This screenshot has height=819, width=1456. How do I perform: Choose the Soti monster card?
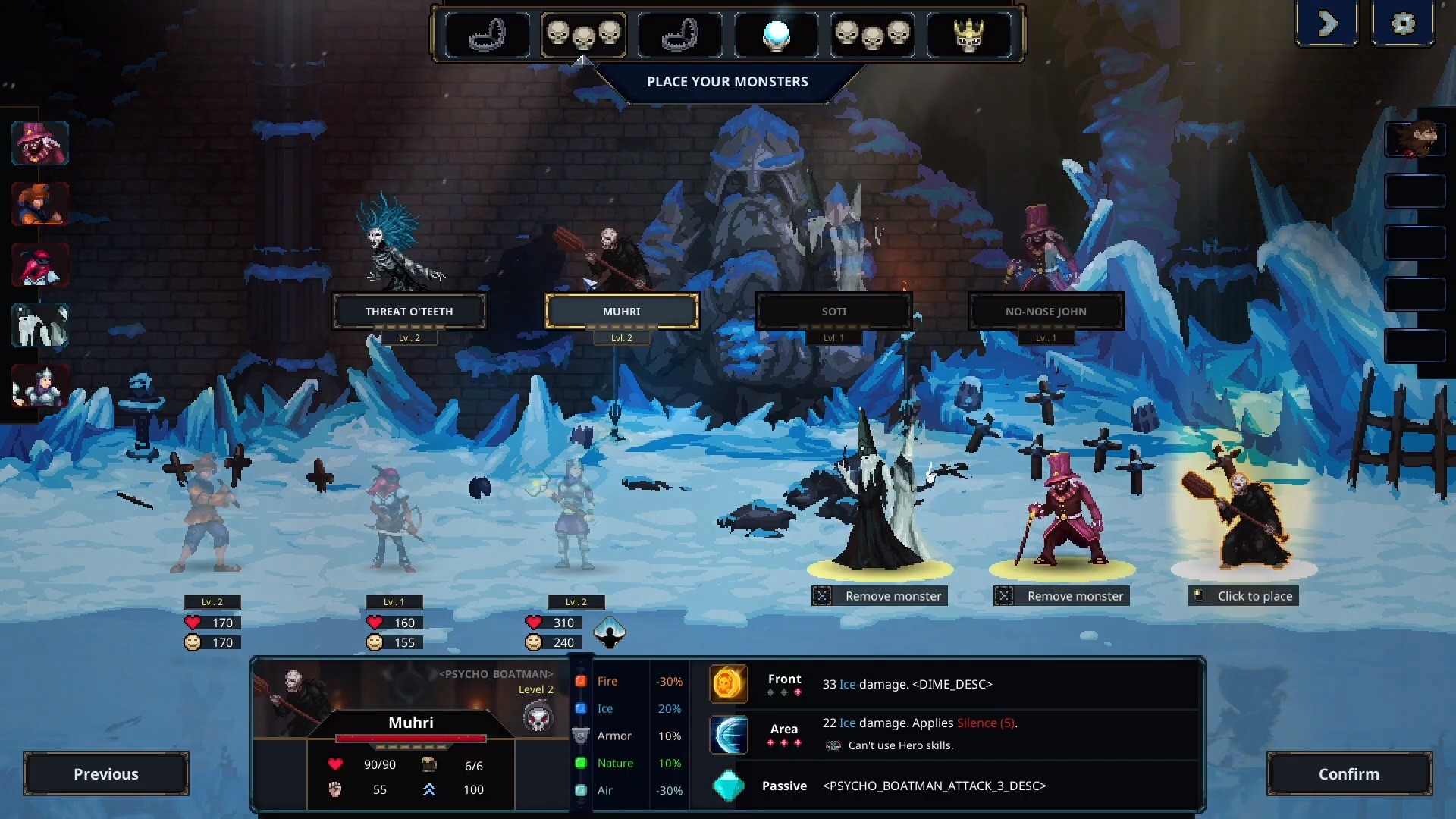[833, 312]
